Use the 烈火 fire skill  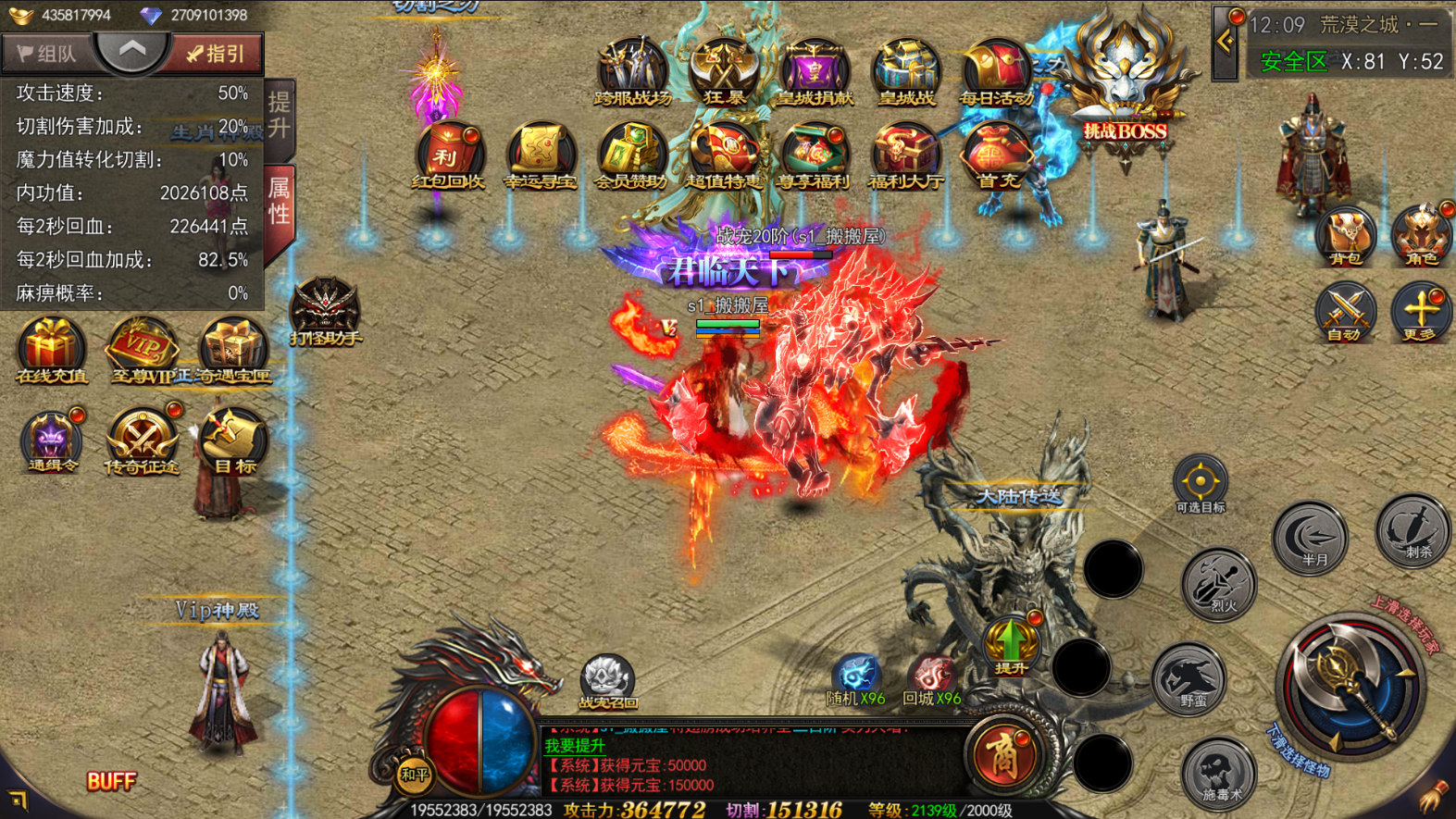[1221, 583]
